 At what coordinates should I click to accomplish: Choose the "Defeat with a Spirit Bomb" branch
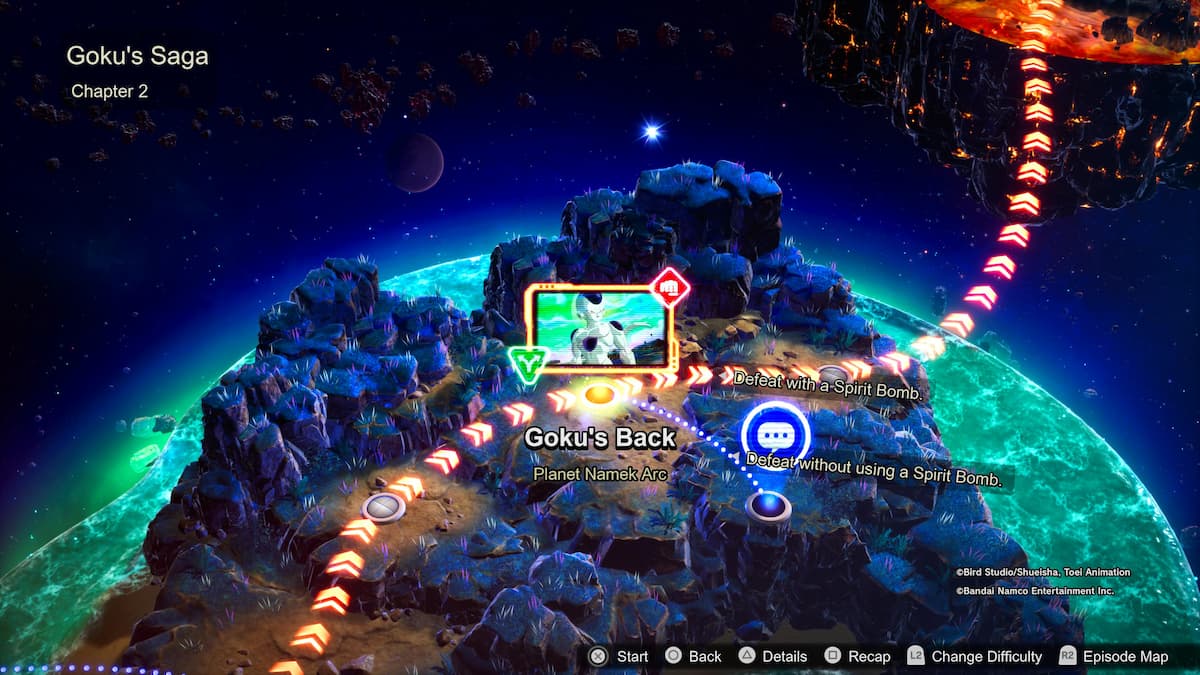click(827, 385)
